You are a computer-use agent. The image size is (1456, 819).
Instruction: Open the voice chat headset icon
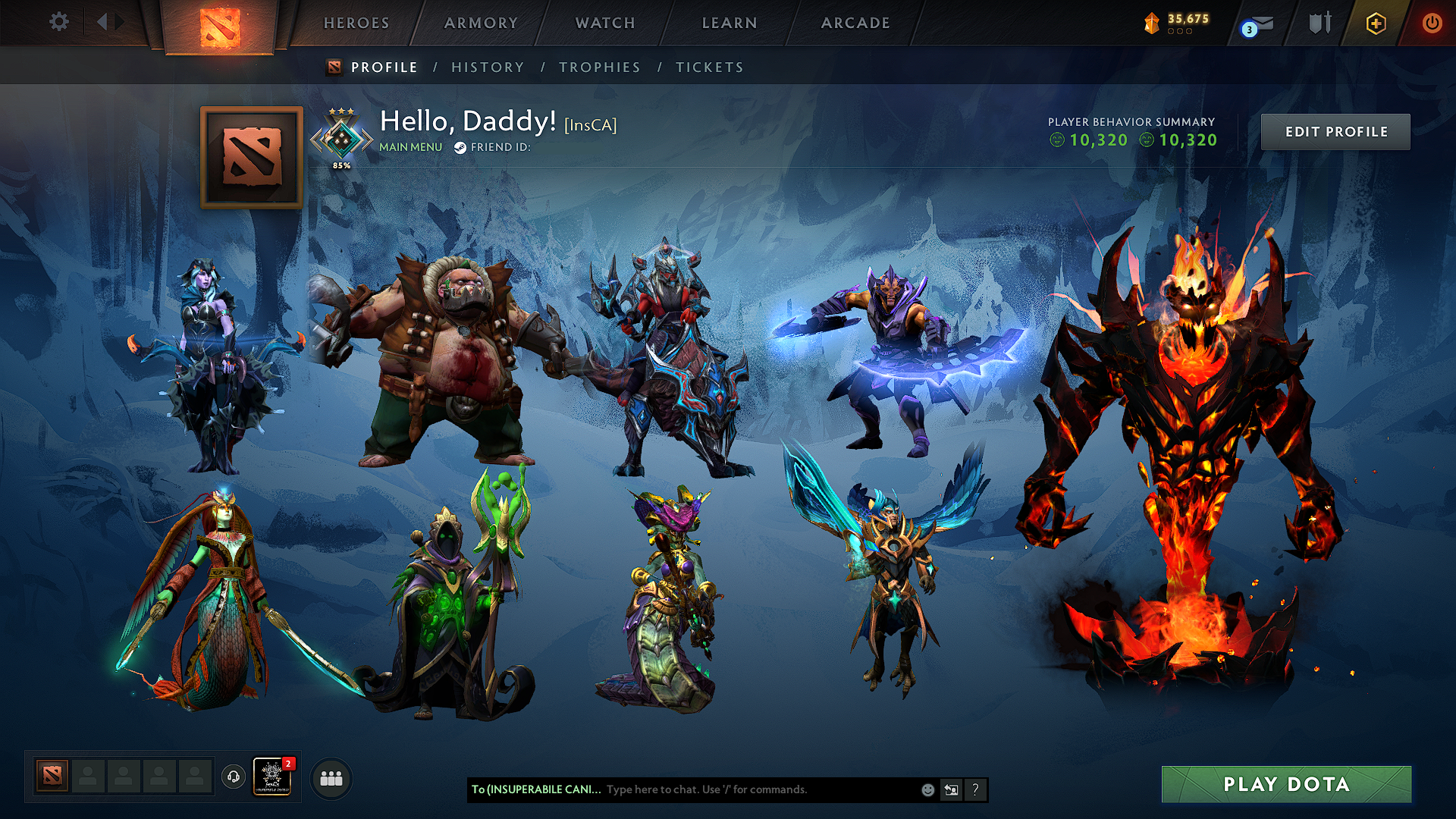click(234, 776)
